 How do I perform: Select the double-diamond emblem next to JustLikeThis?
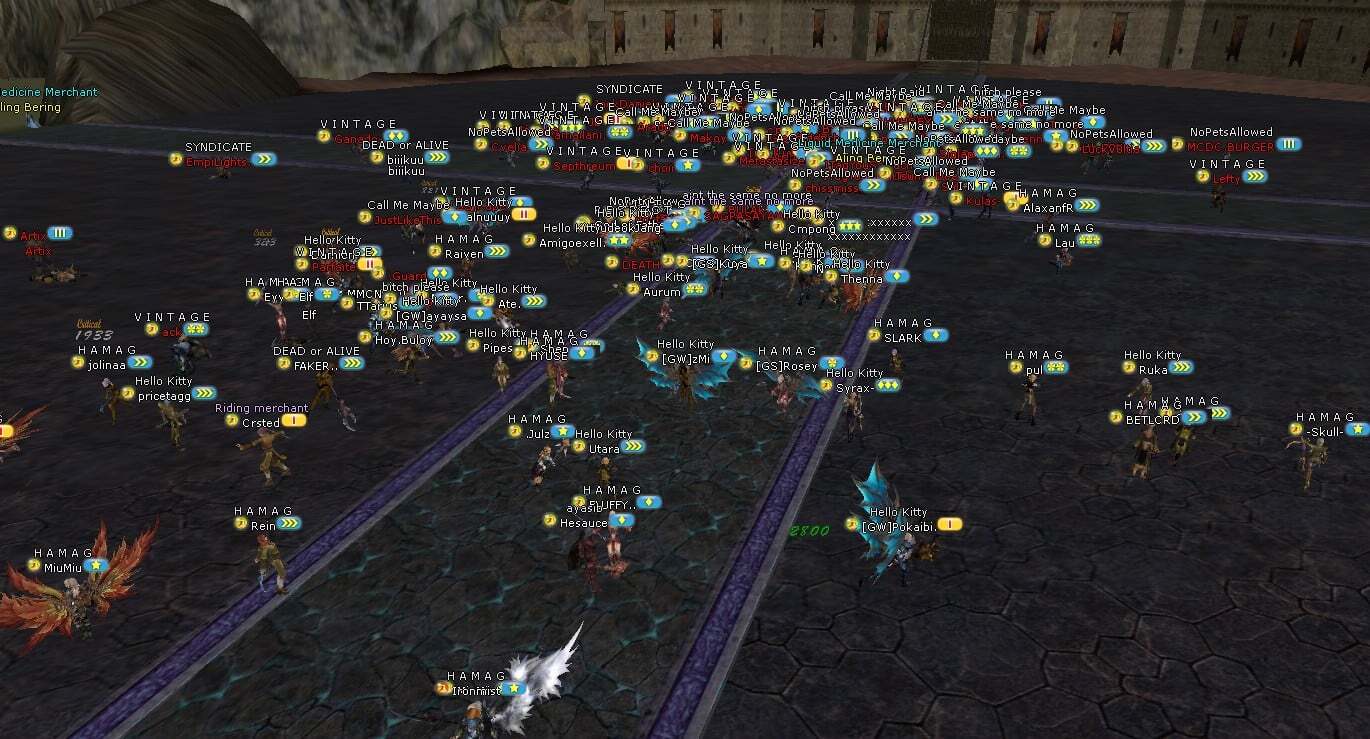pyautogui.click(x=455, y=217)
